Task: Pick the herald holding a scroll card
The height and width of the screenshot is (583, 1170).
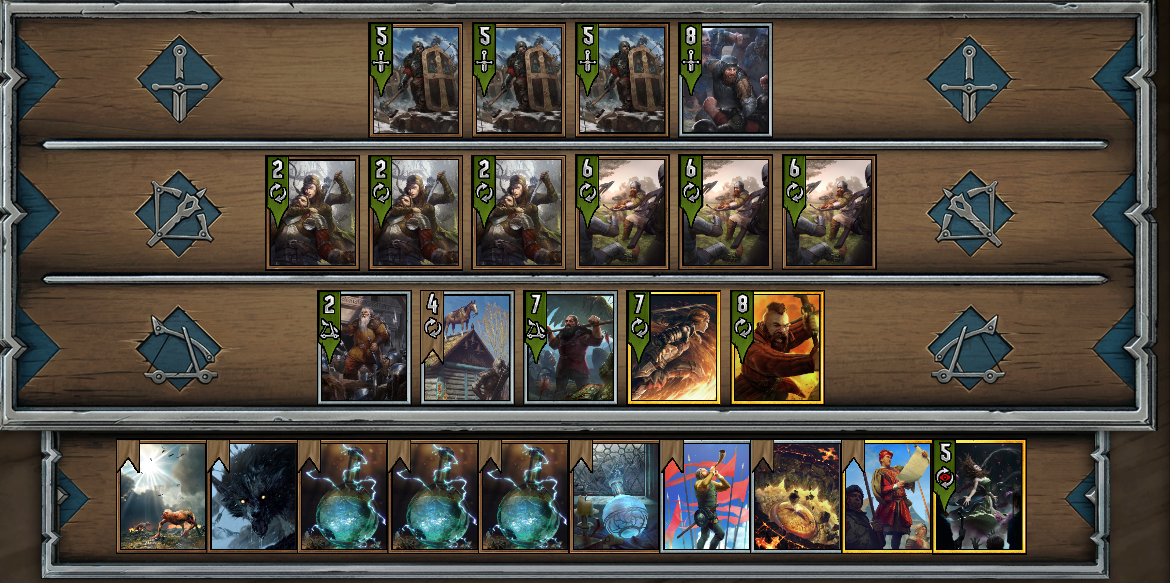Action: point(887,497)
